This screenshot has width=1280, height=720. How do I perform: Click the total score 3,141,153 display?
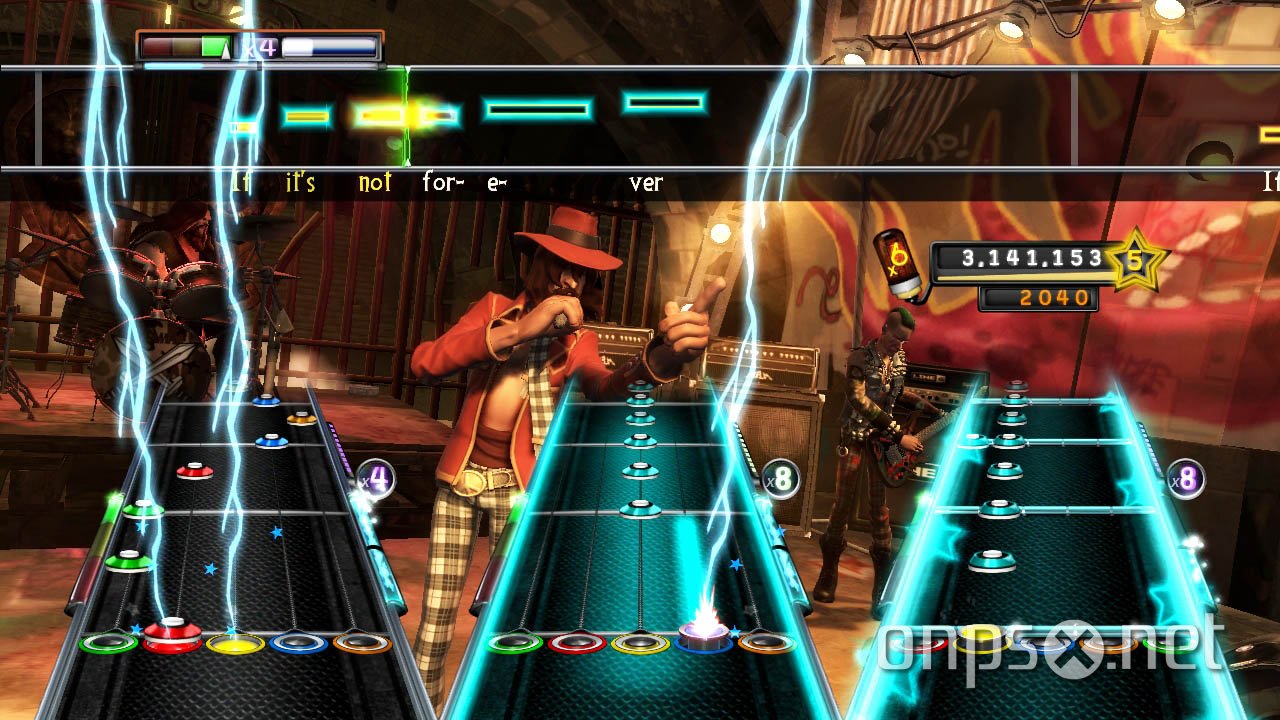click(x=1030, y=258)
